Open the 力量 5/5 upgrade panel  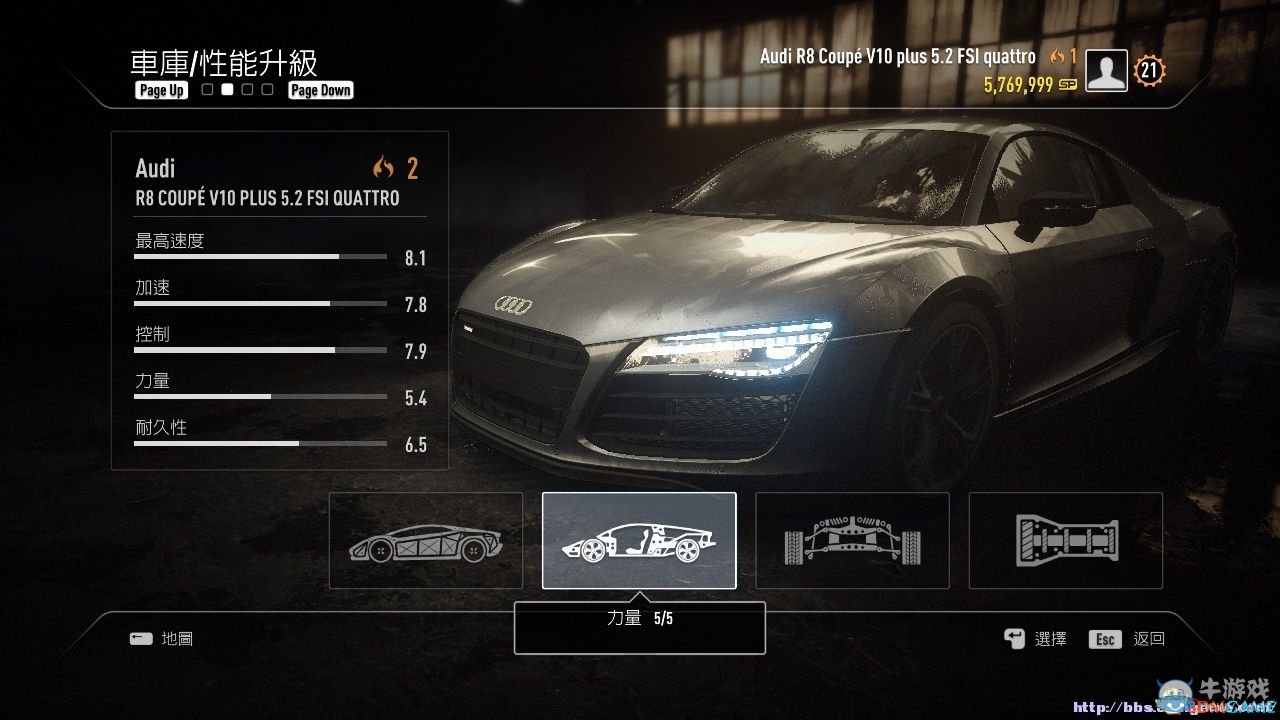pyautogui.click(x=639, y=626)
